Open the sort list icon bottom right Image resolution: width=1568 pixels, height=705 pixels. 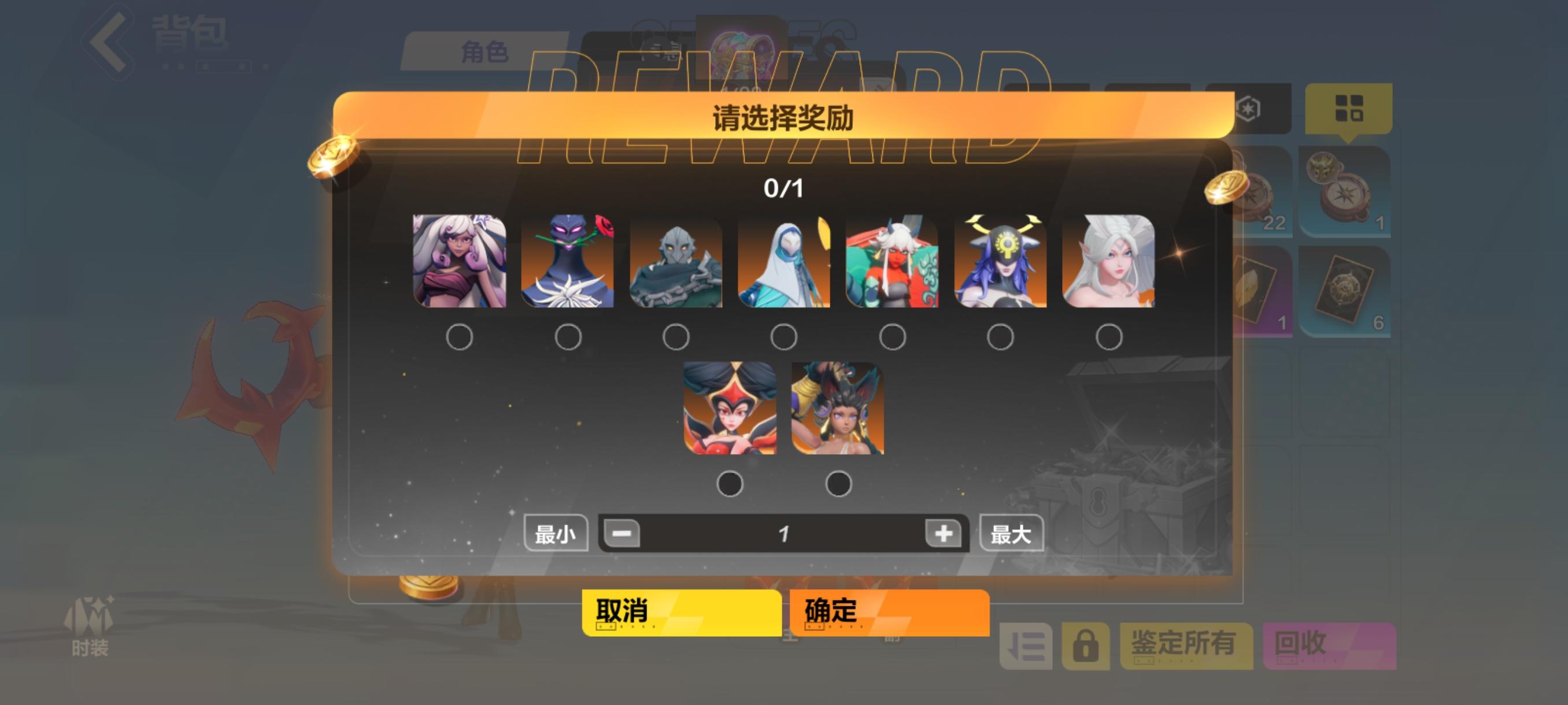point(1026,647)
